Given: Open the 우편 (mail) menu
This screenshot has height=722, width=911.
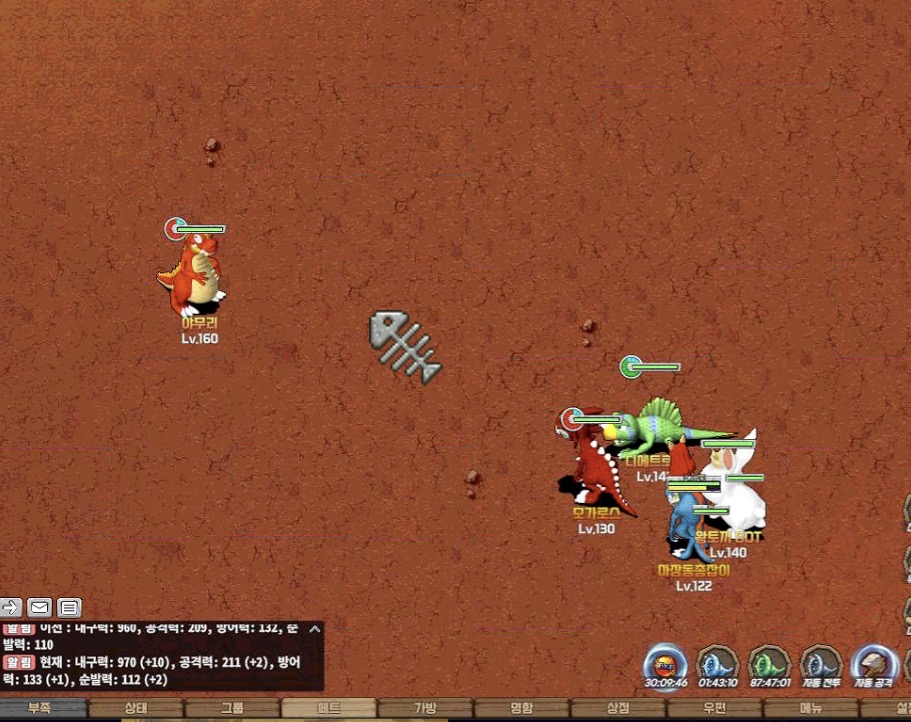Looking at the screenshot, I should pos(714,708).
